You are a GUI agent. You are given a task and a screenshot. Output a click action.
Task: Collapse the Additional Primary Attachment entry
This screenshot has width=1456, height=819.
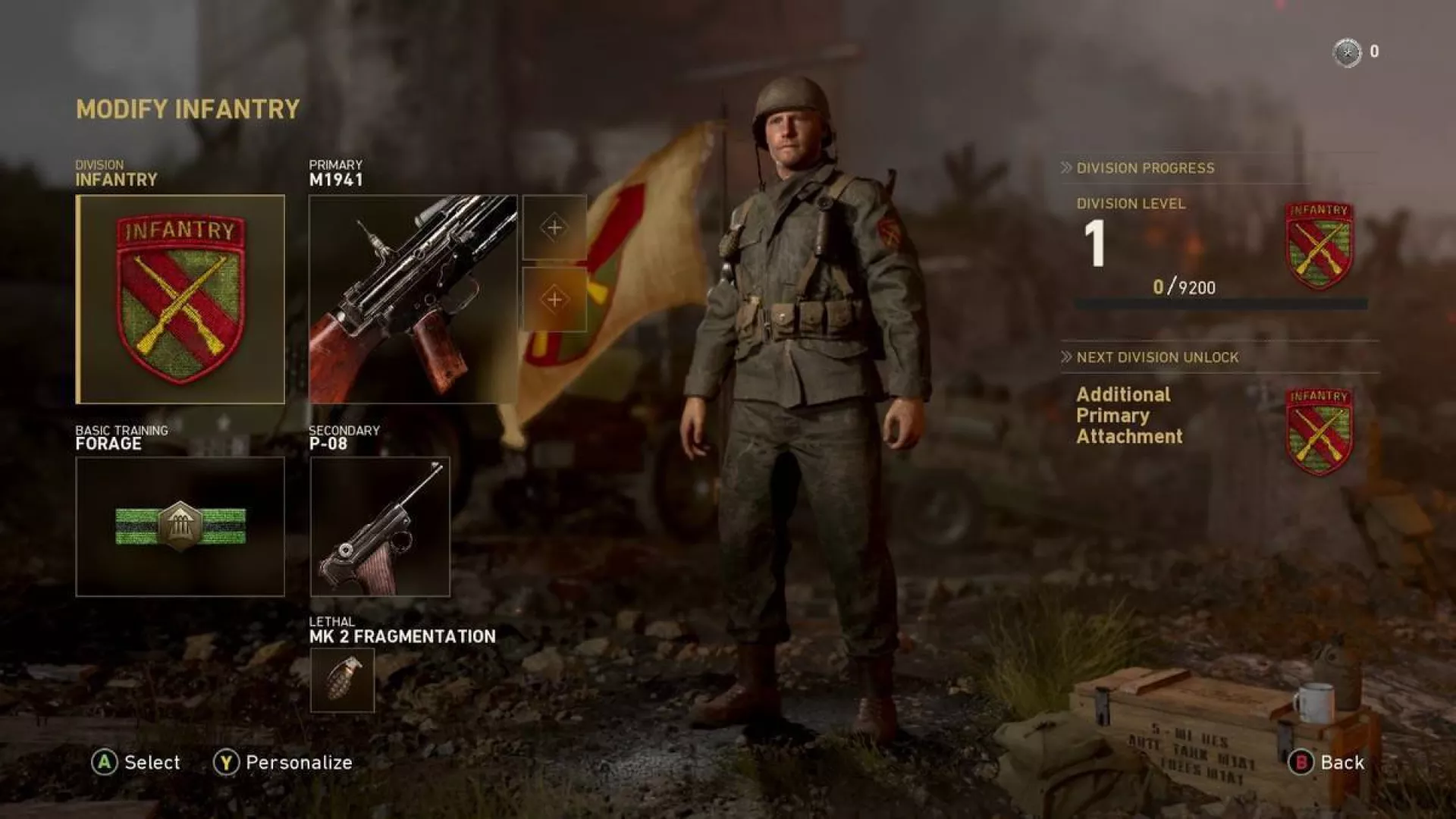(x=1129, y=416)
